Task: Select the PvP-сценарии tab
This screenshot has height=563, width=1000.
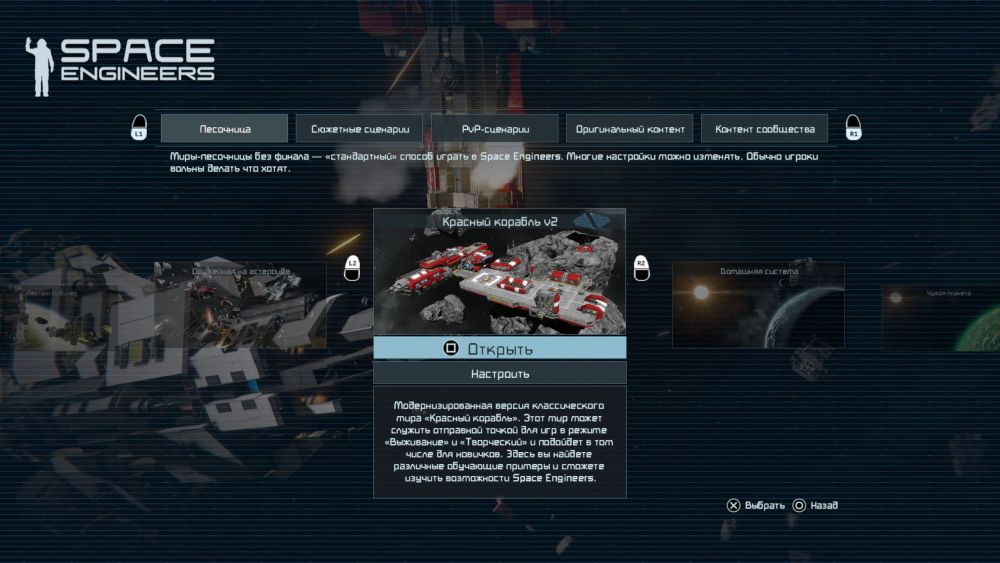Action: click(x=495, y=129)
